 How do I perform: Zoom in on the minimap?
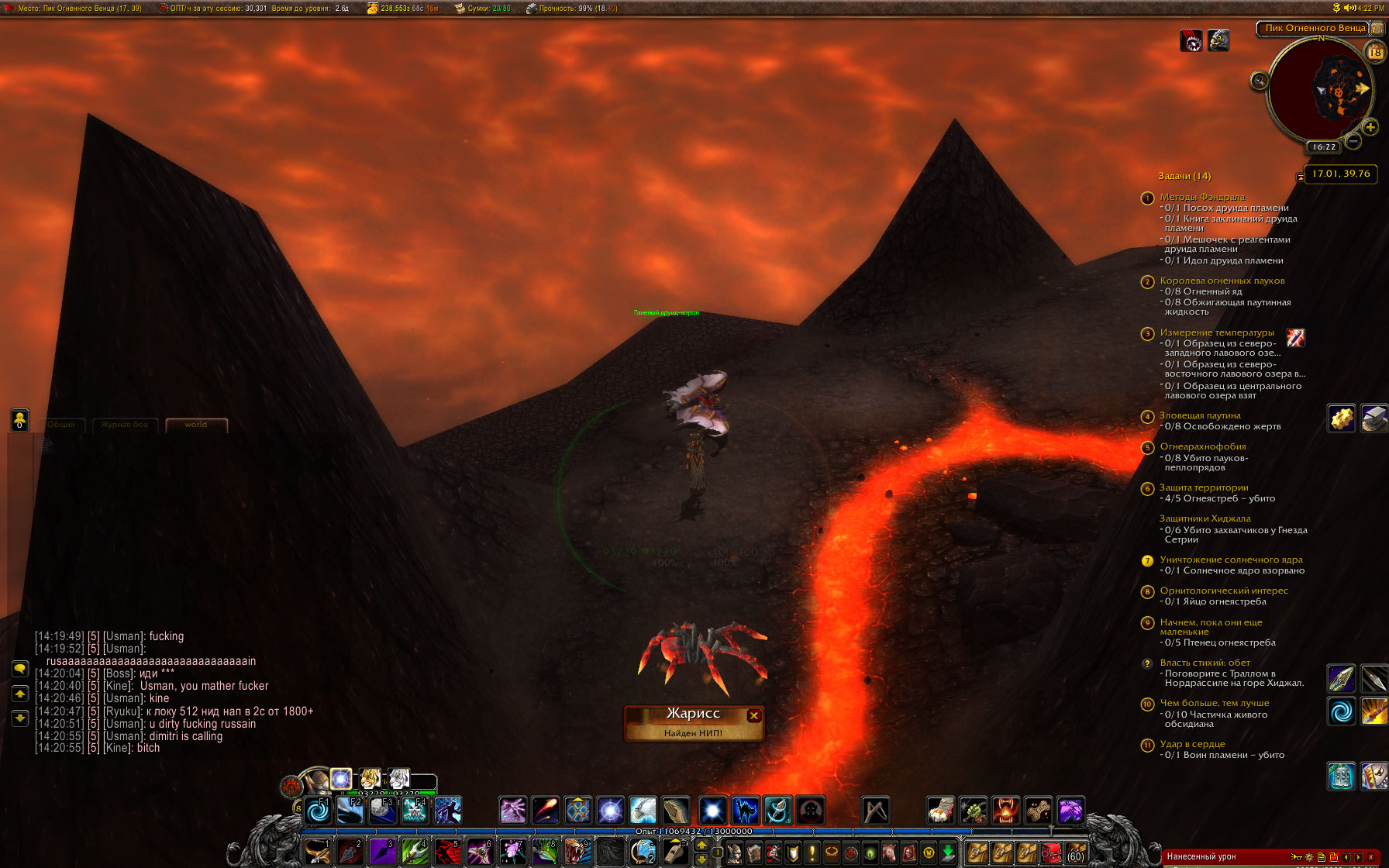click(1370, 127)
